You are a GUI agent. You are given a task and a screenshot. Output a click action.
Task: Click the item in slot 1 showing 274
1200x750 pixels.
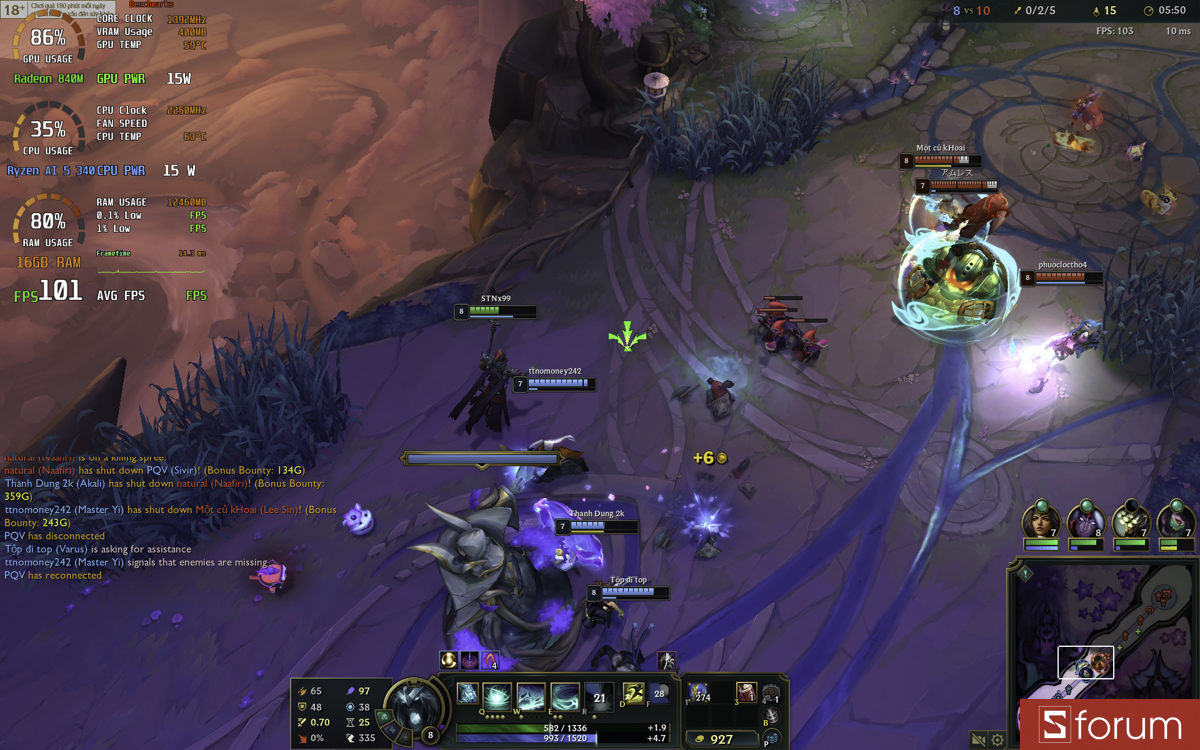pyautogui.click(x=698, y=693)
